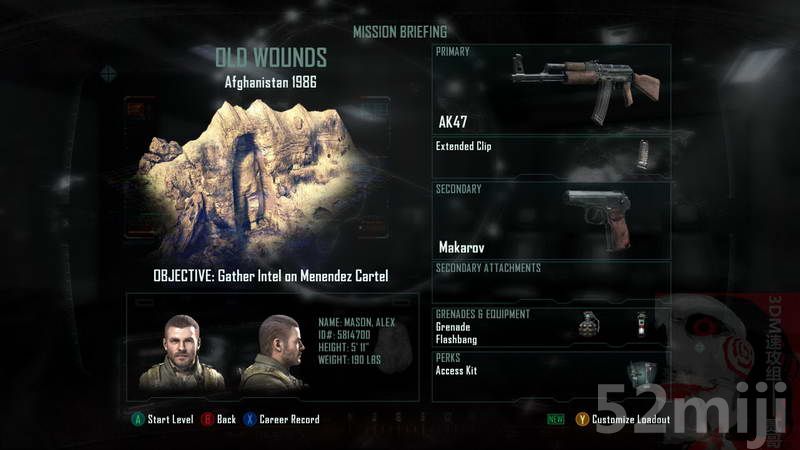Go back from mission briefing
This screenshot has width=800, height=450.
(x=220, y=419)
